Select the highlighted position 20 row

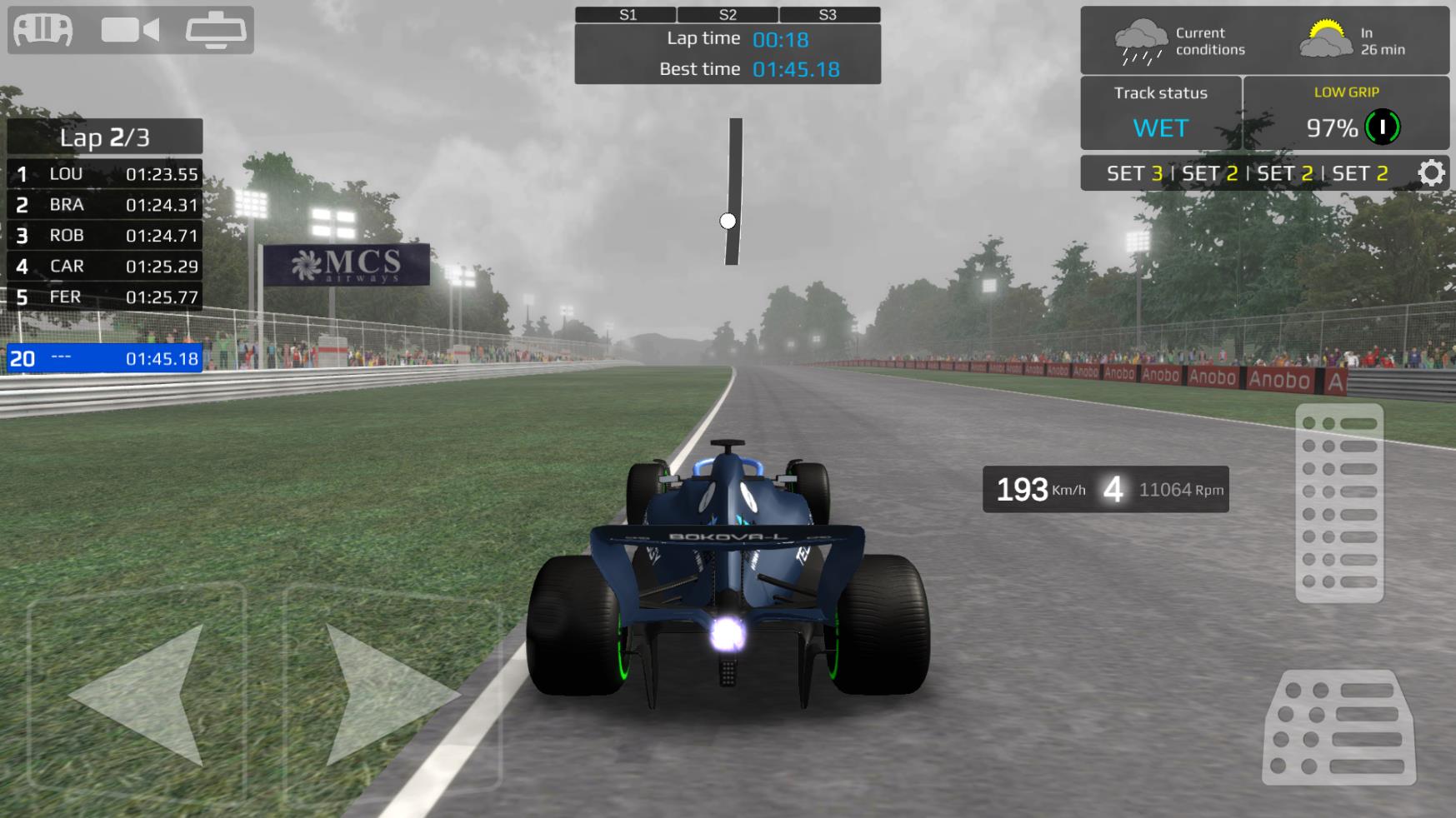tap(105, 359)
